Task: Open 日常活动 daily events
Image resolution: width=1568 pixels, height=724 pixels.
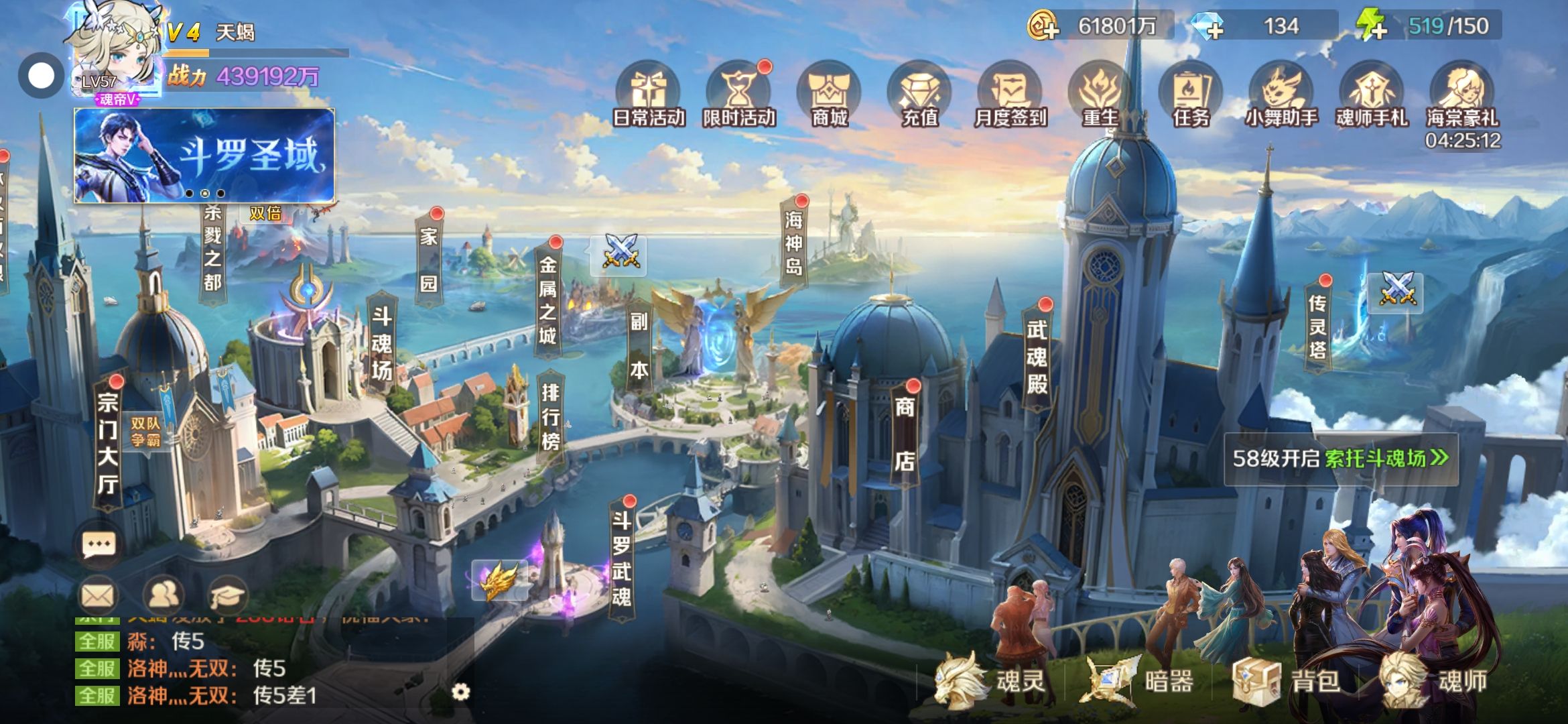Action: click(648, 95)
